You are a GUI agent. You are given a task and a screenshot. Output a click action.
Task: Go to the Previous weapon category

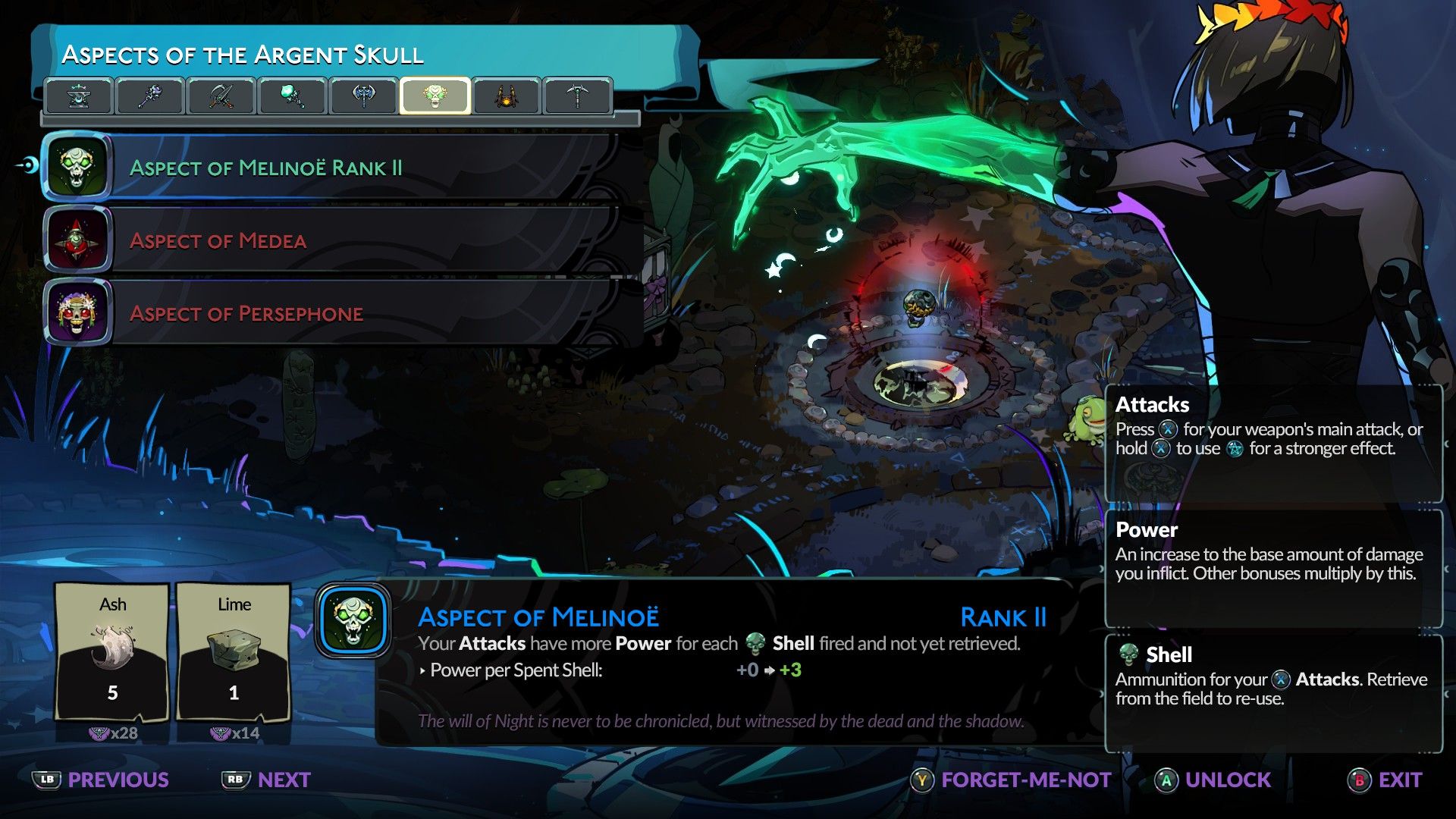pyautogui.click(x=102, y=780)
